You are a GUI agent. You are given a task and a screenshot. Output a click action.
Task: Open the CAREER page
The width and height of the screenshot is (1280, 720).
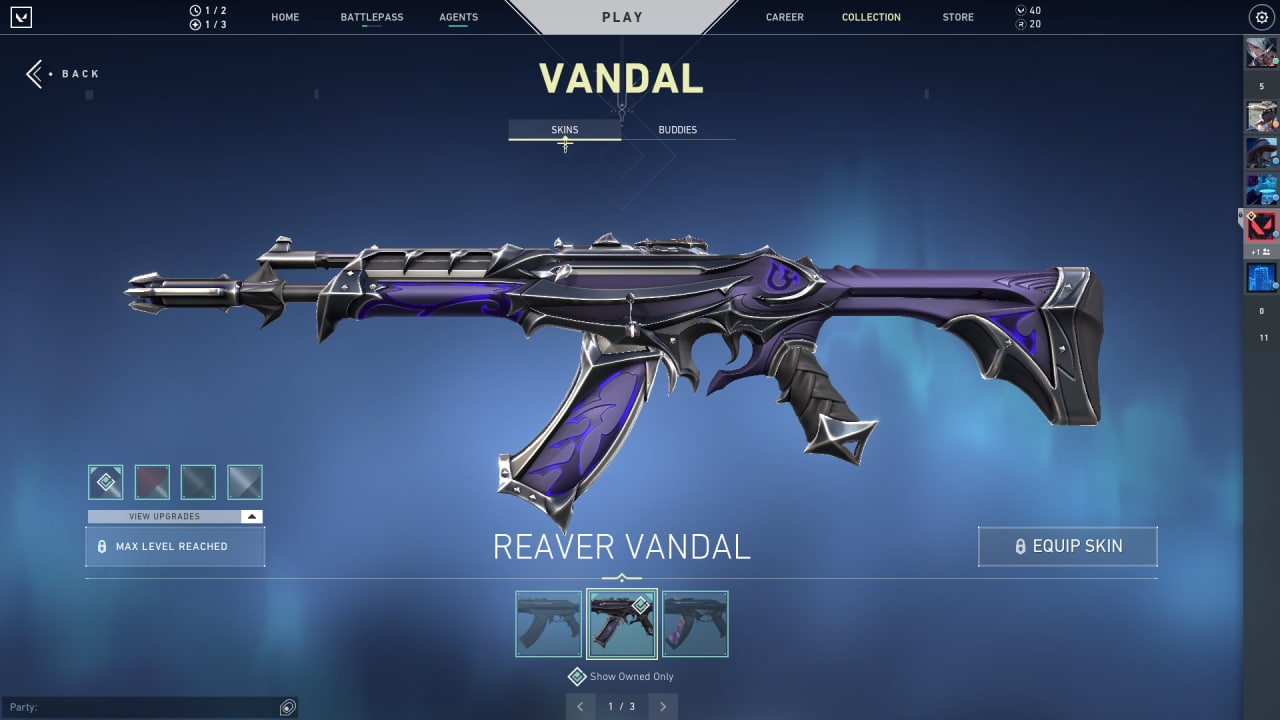[x=784, y=17]
